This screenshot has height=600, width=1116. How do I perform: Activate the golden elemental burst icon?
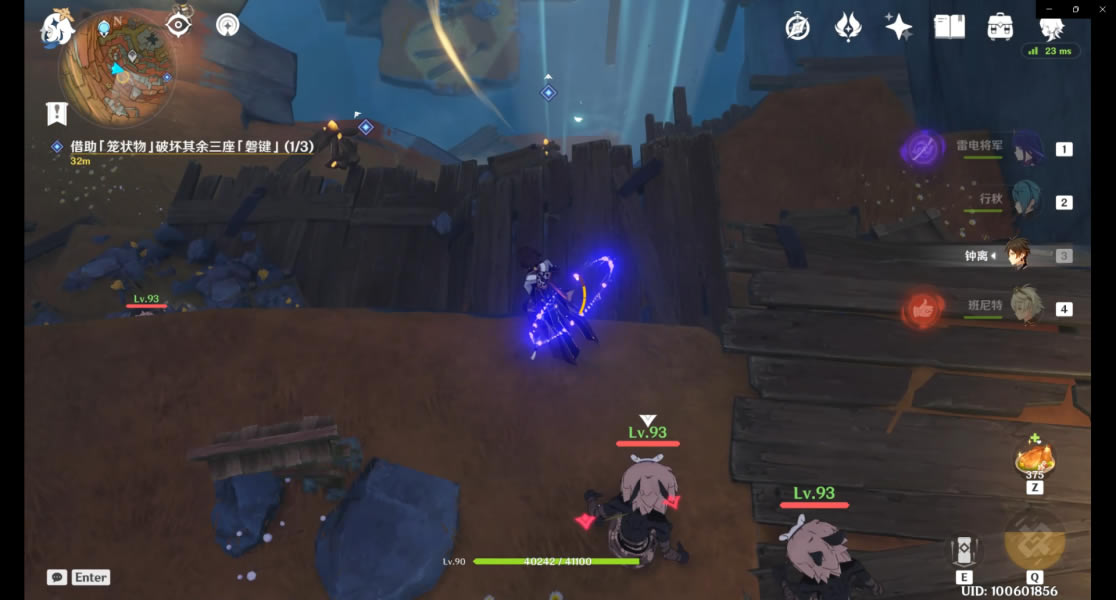(x=1034, y=541)
